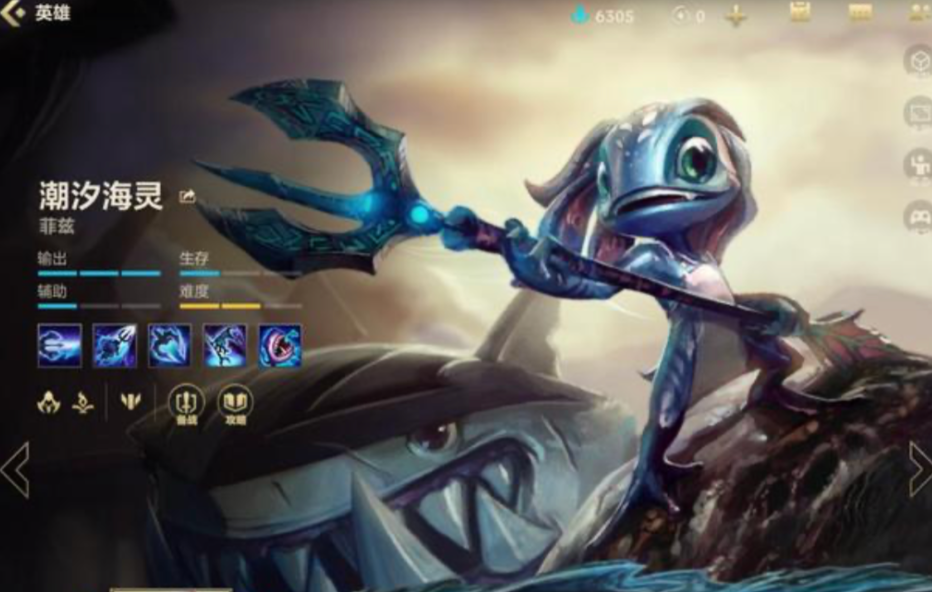Open the cube icon in the right sidebar
This screenshot has width=932, height=592.
click(x=917, y=61)
